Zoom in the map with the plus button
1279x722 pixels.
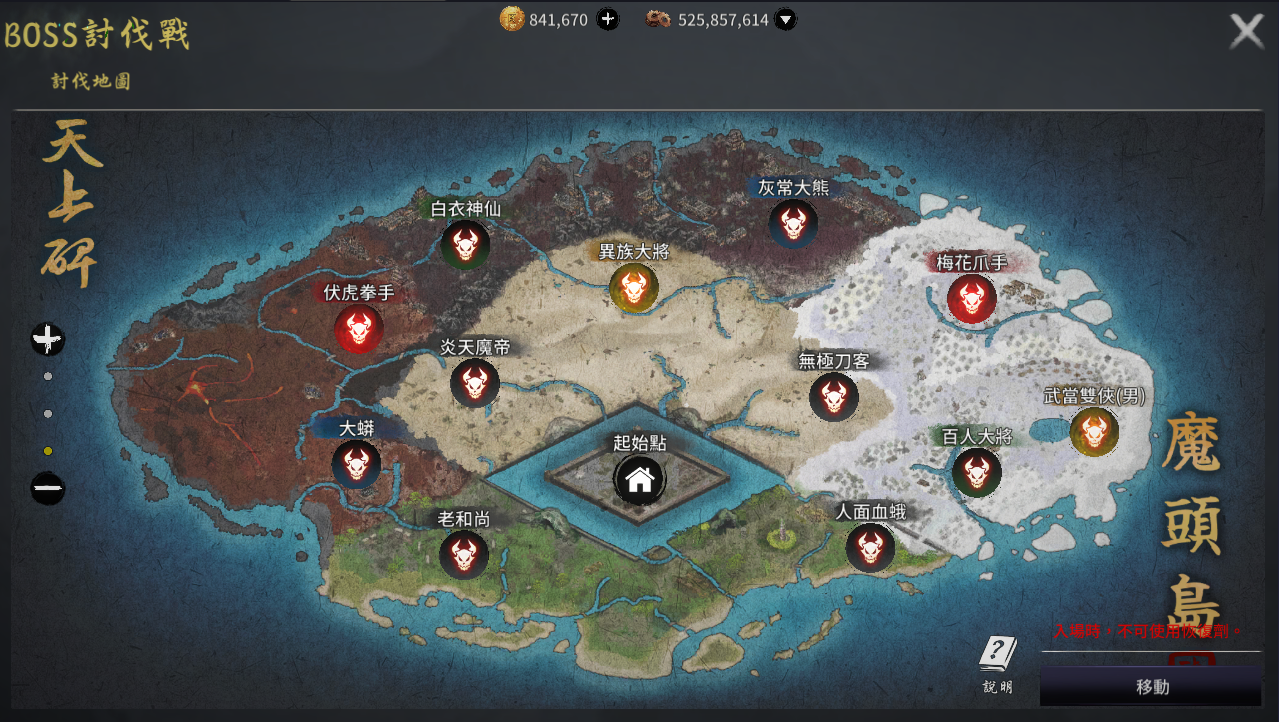(48, 340)
